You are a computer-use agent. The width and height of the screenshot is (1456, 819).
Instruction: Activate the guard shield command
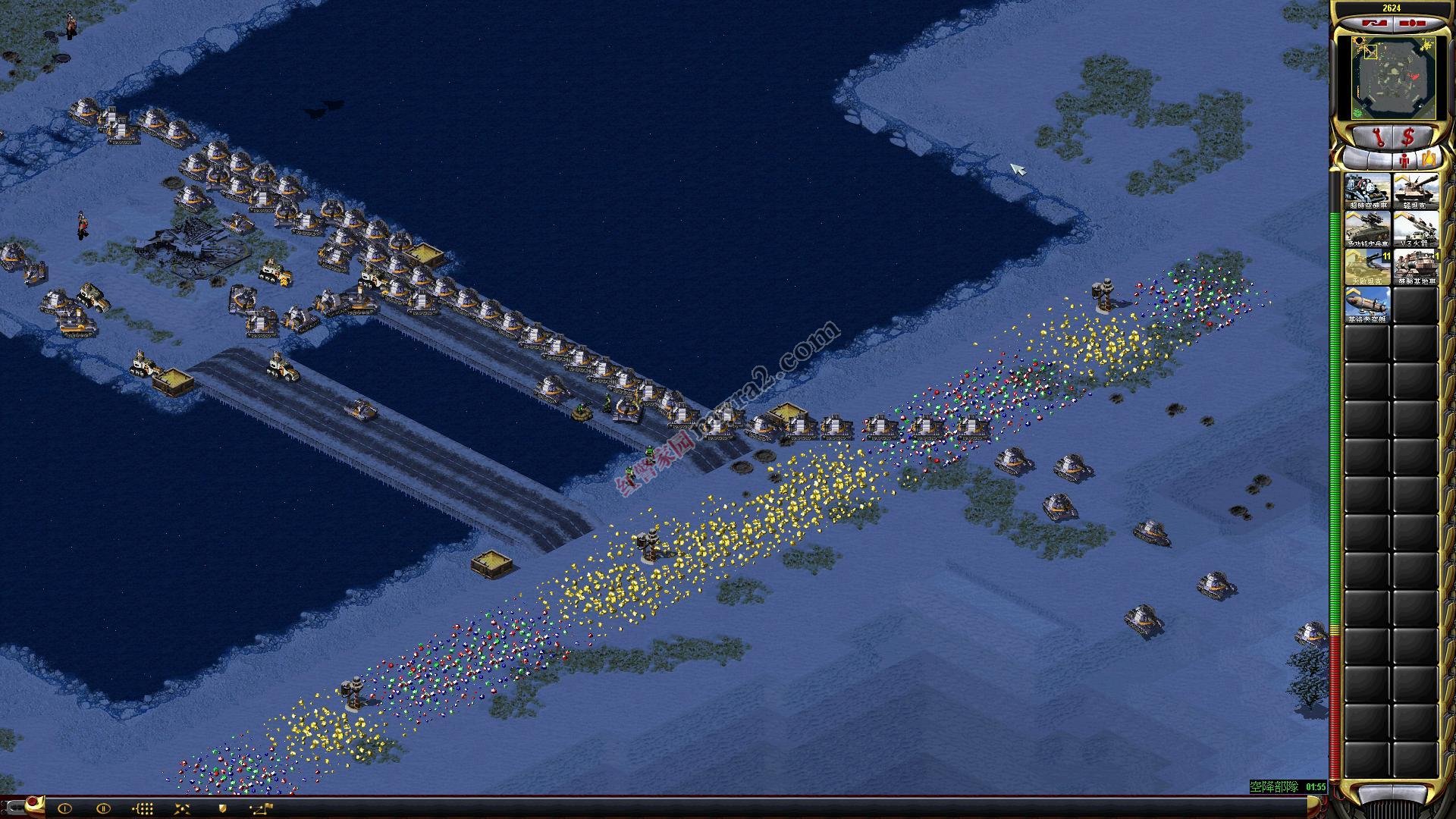click(222, 808)
